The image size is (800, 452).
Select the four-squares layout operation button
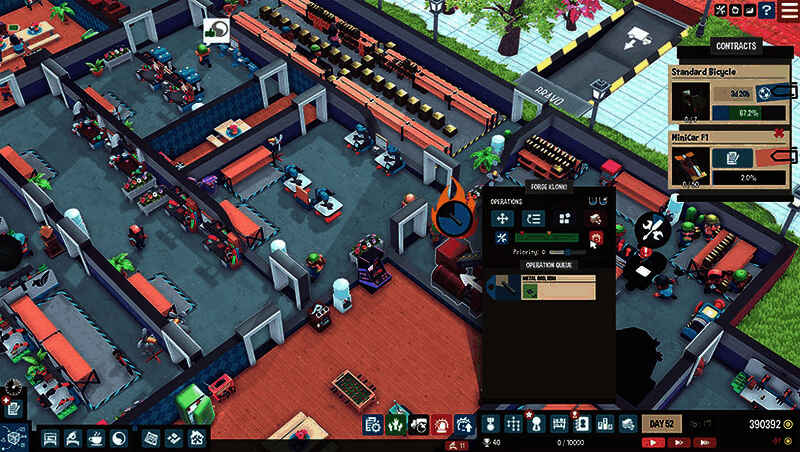tap(565, 218)
